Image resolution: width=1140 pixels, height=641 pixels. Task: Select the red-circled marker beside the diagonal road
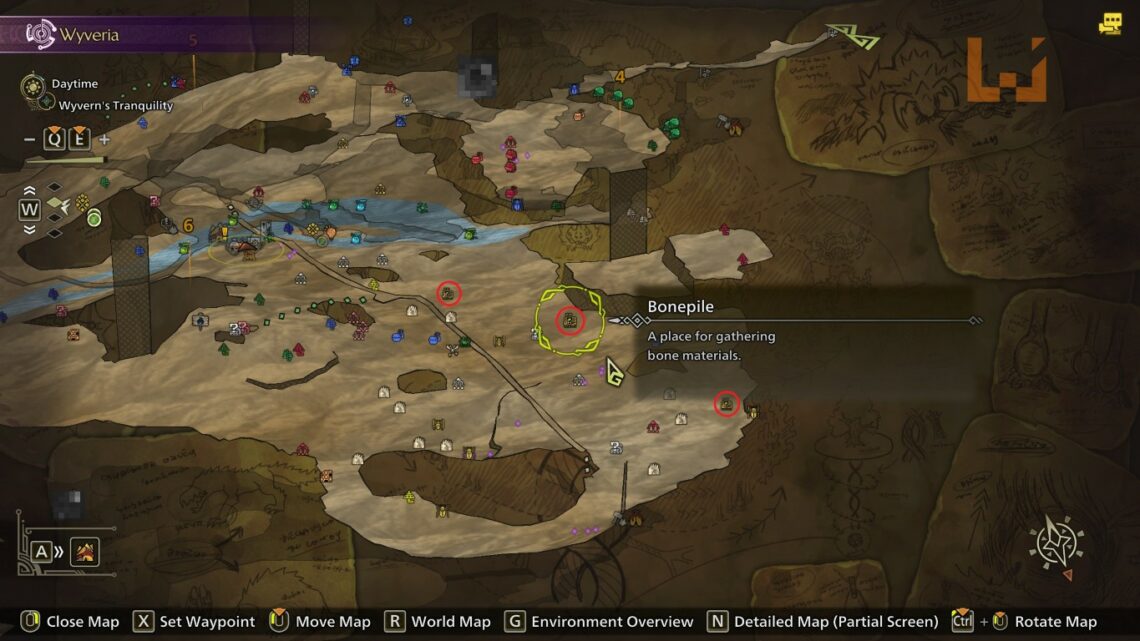[x=449, y=293]
